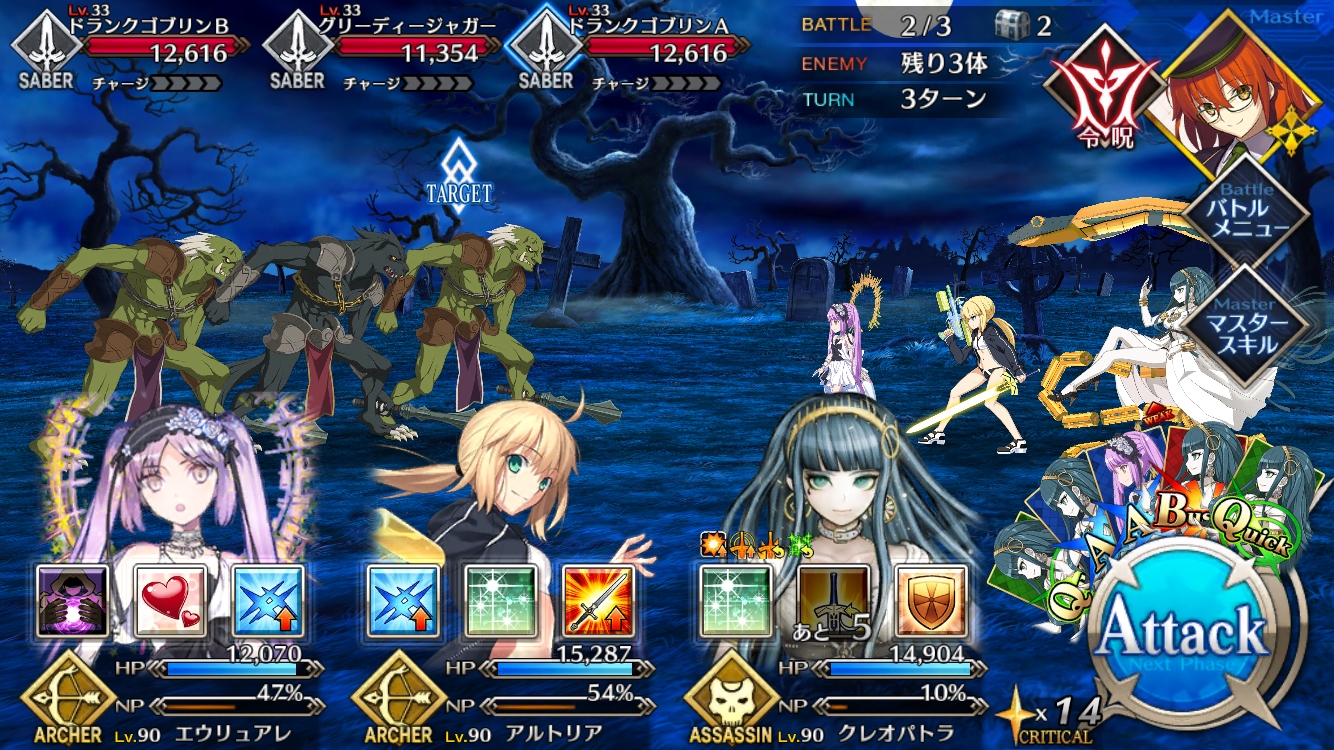Viewport: 1334px width, 750px height.
Task: Use Cleopatra's green sparkle skill
Action: click(x=735, y=601)
